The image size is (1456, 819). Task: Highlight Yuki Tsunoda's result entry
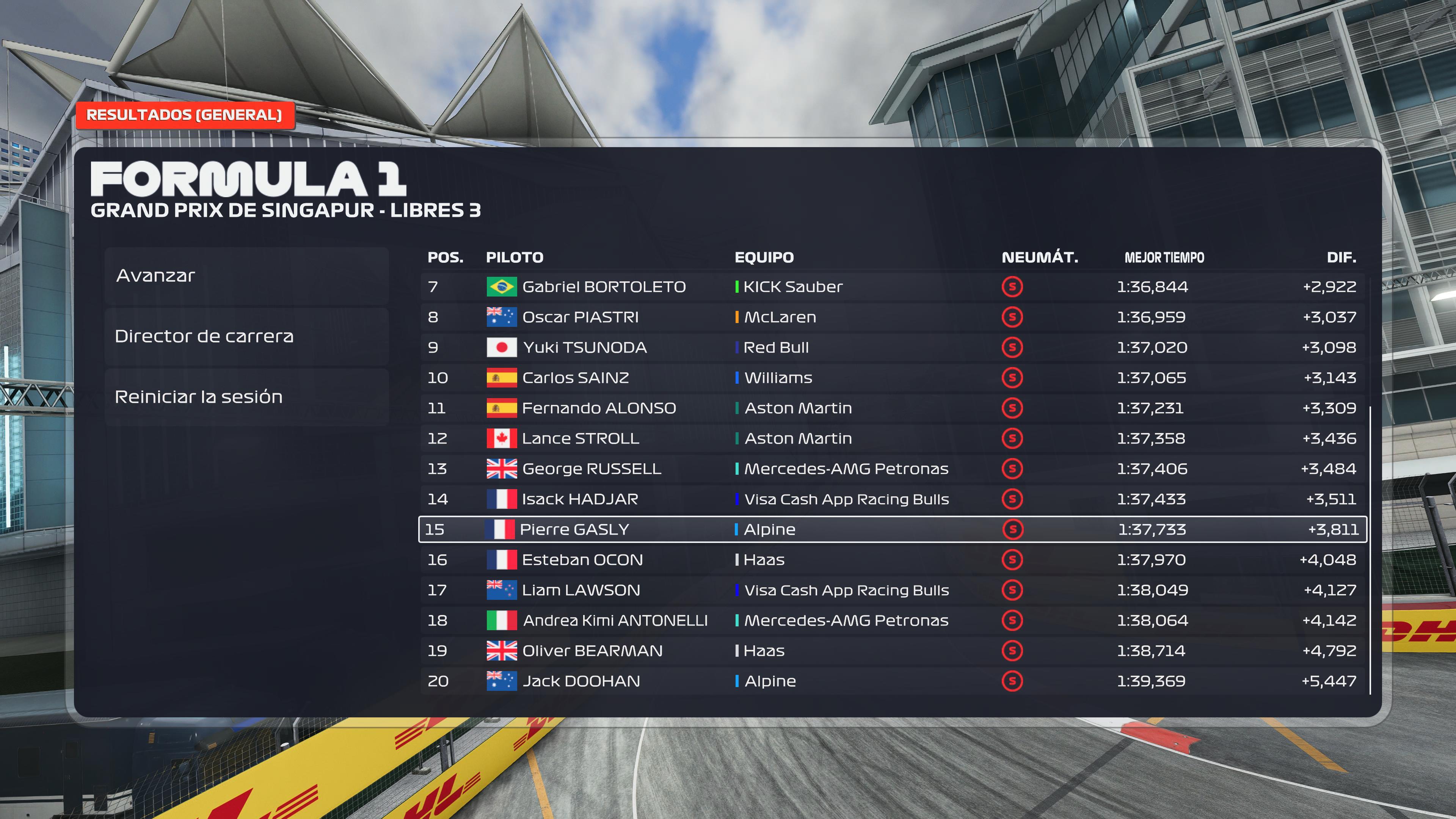pyautogui.click(x=892, y=348)
